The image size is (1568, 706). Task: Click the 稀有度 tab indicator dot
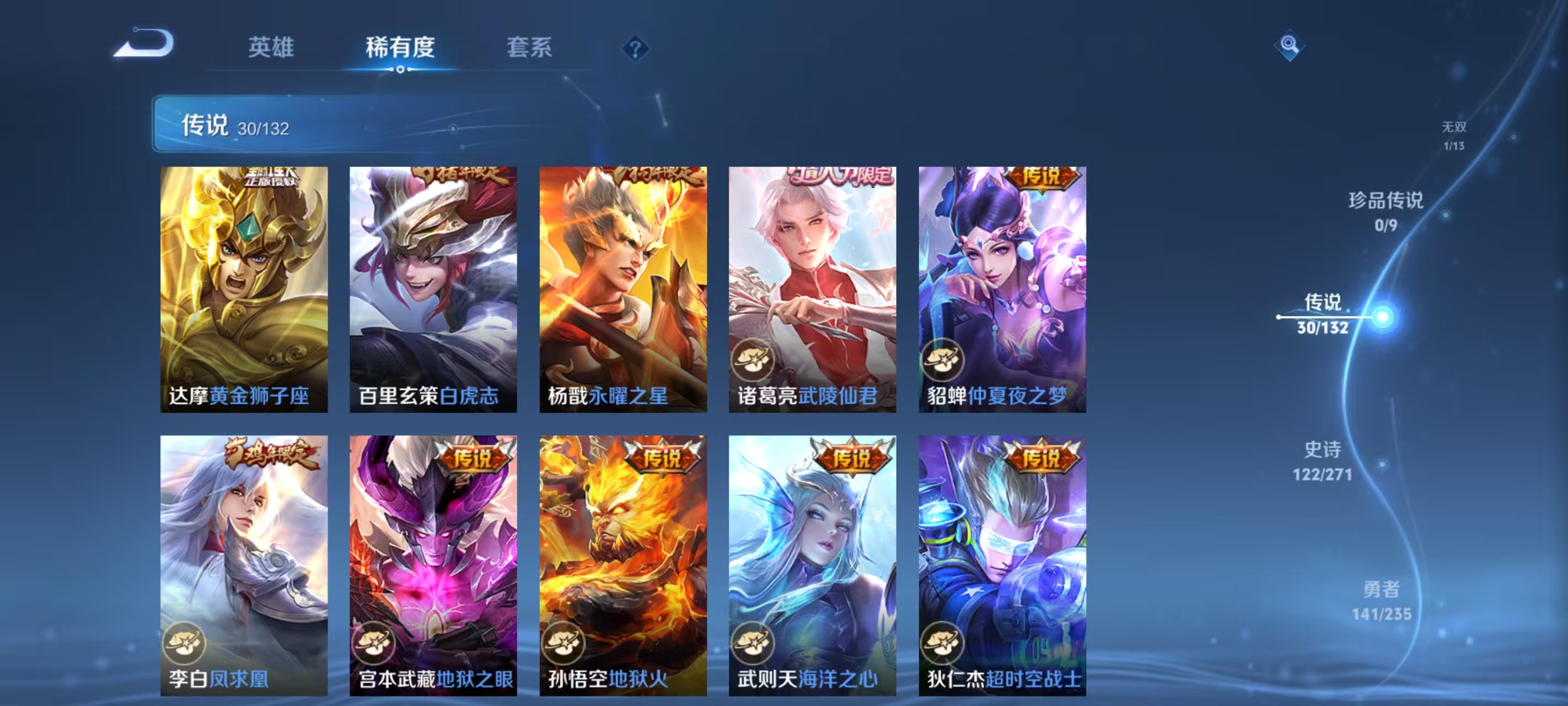pyautogui.click(x=400, y=69)
